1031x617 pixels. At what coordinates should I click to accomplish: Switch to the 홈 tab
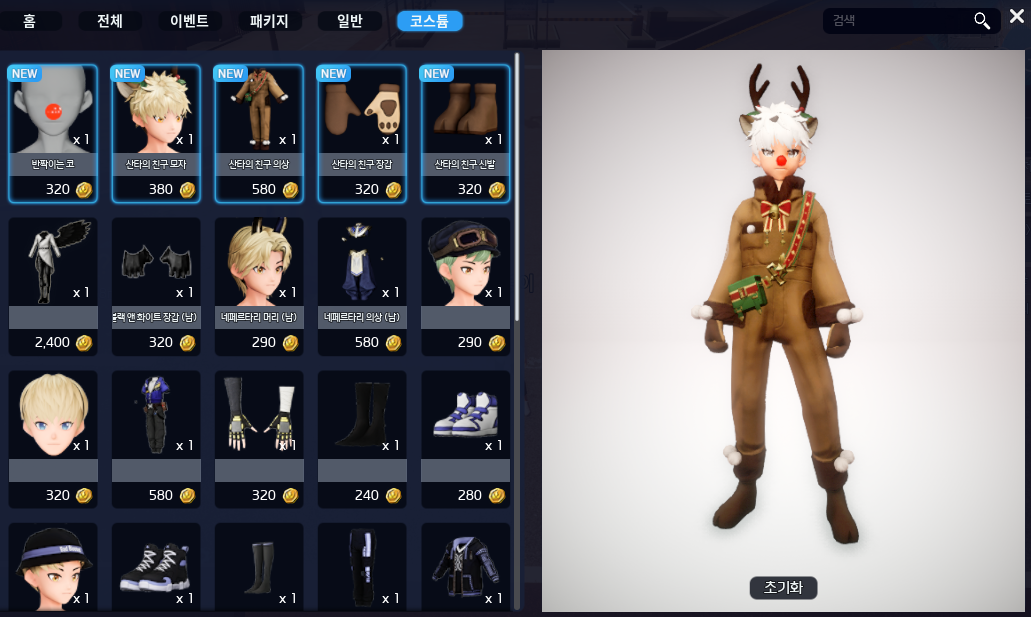pyautogui.click(x=30, y=21)
